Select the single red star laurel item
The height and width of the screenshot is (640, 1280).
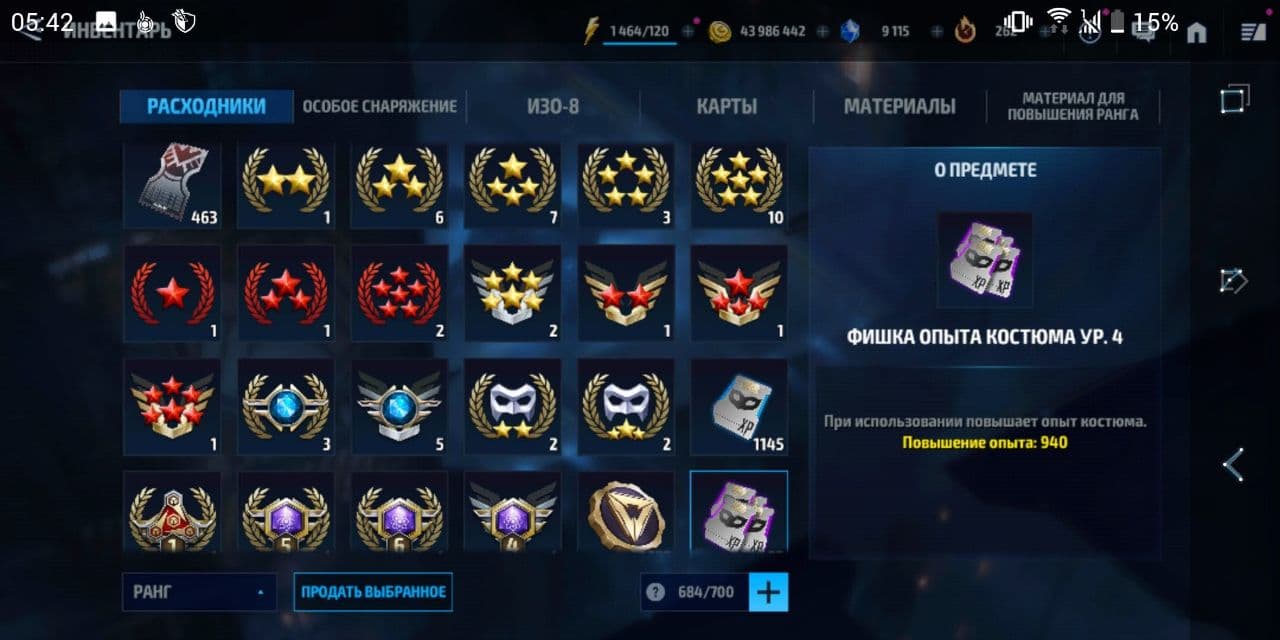click(x=172, y=295)
